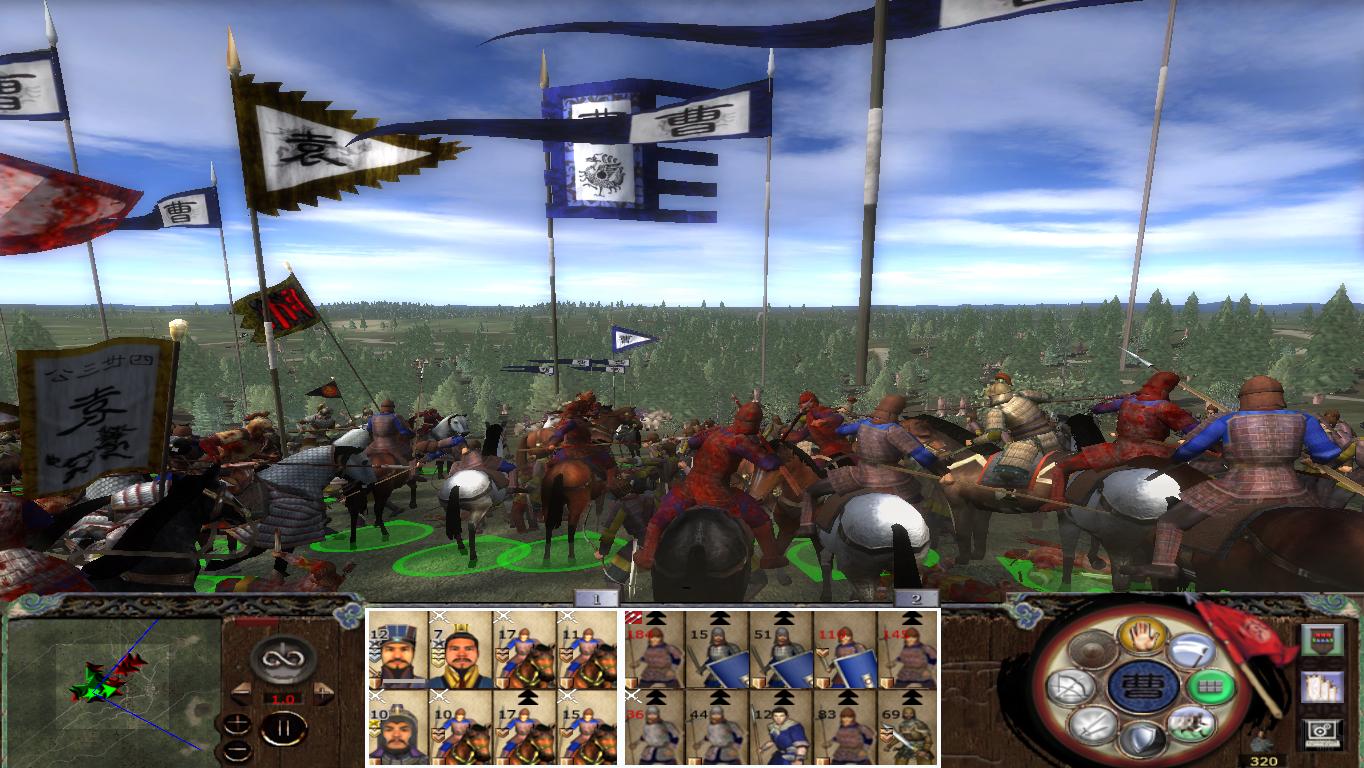
Task: Click the speed decrease arrow beside 1.0
Action: pos(241,692)
